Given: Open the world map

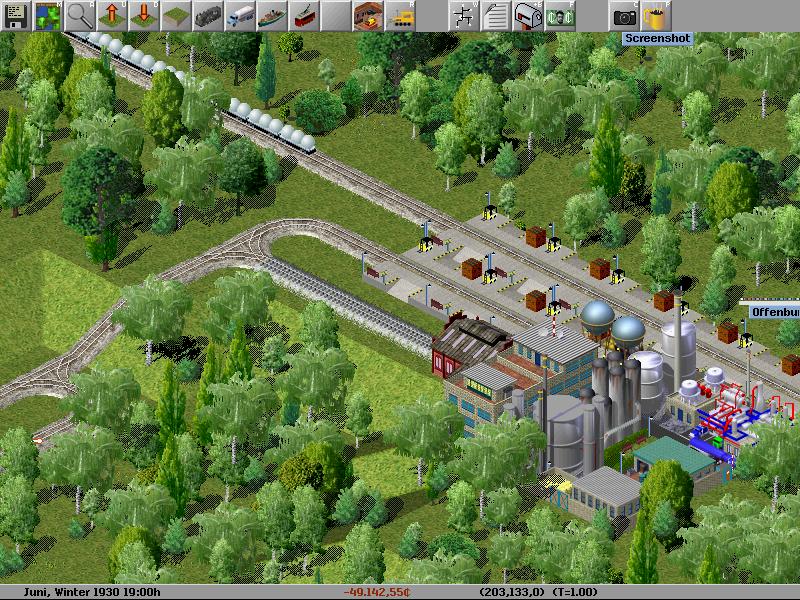Looking at the screenshot, I should (47, 15).
